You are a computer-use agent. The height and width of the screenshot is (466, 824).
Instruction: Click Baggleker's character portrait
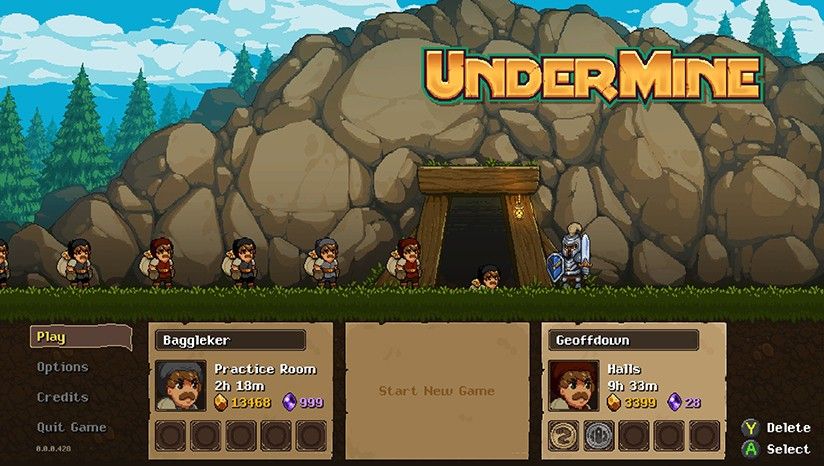click(181, 386)
